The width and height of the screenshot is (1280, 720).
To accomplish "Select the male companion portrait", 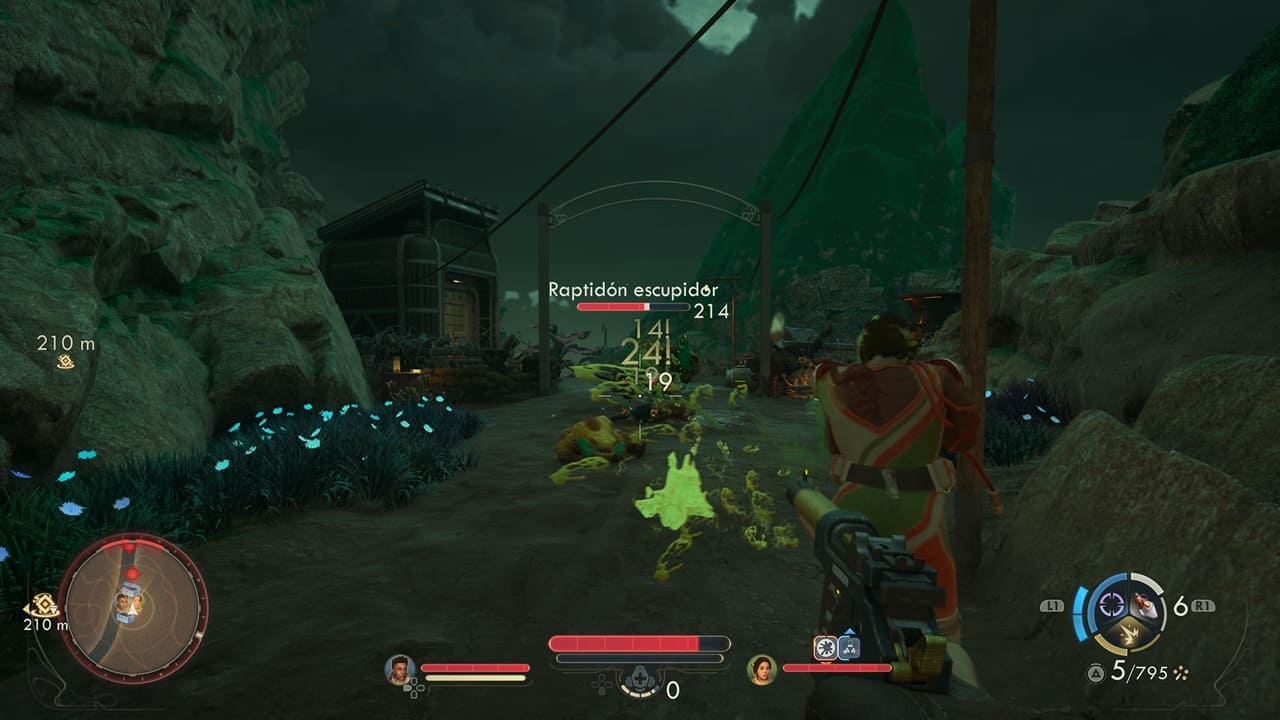I will (400, 668).
